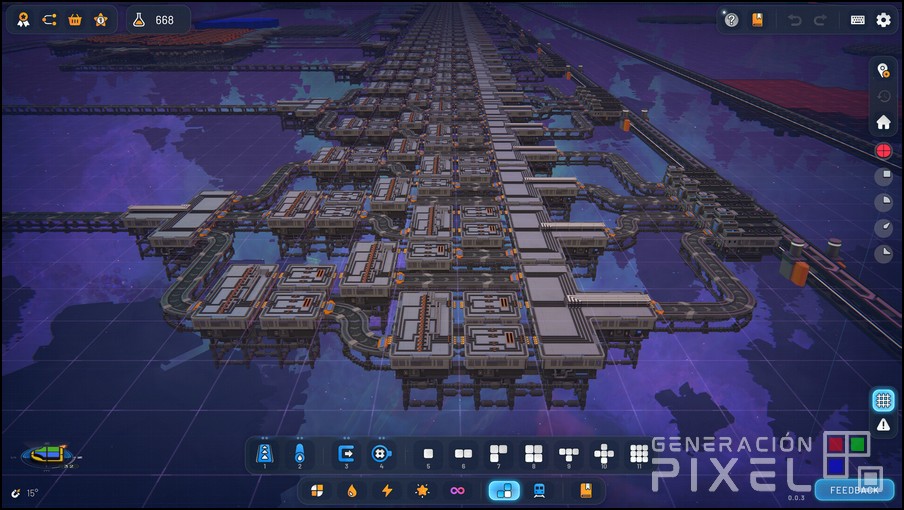Open the shop basket icon
This screenshot has width=904, height=510.
click(75, 20)
